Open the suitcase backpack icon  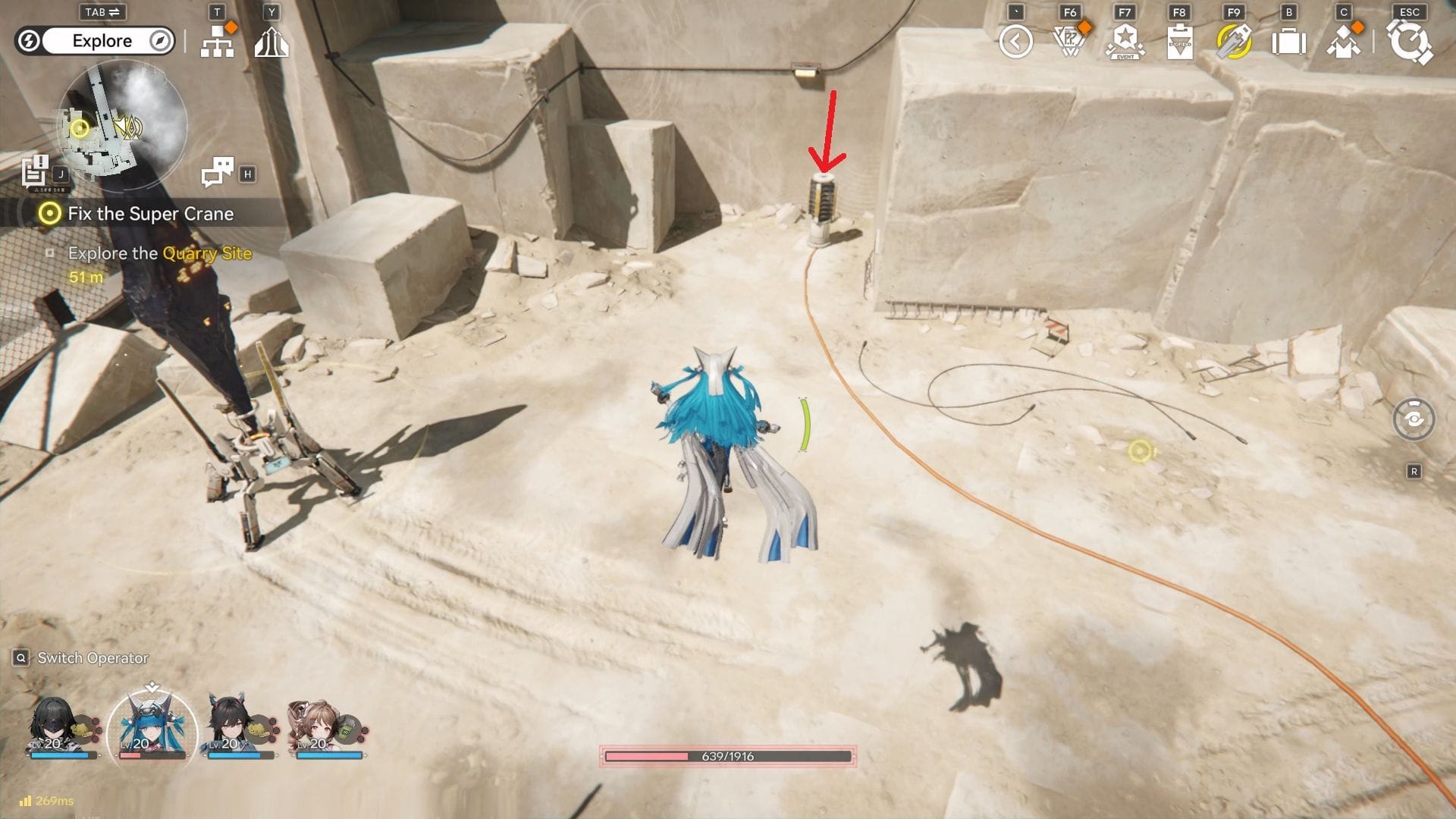1288,42
